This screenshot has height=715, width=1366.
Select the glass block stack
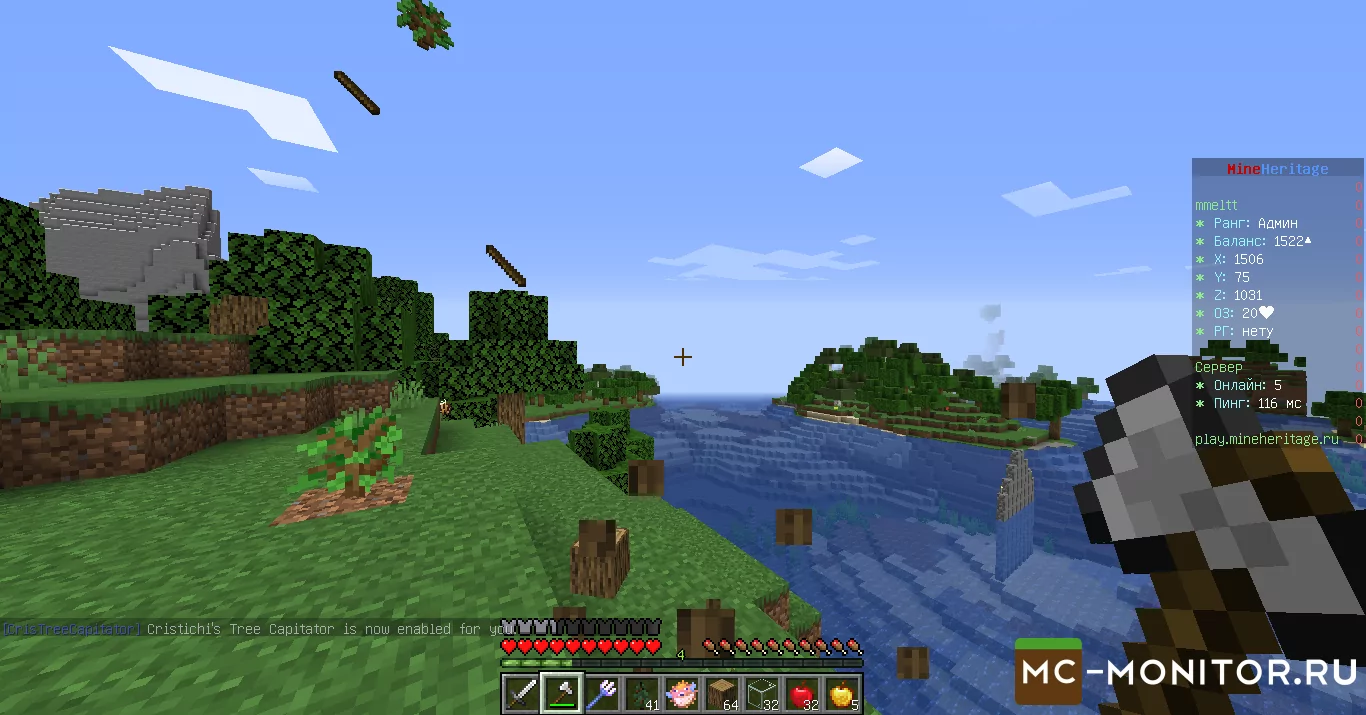pos(763,693)
